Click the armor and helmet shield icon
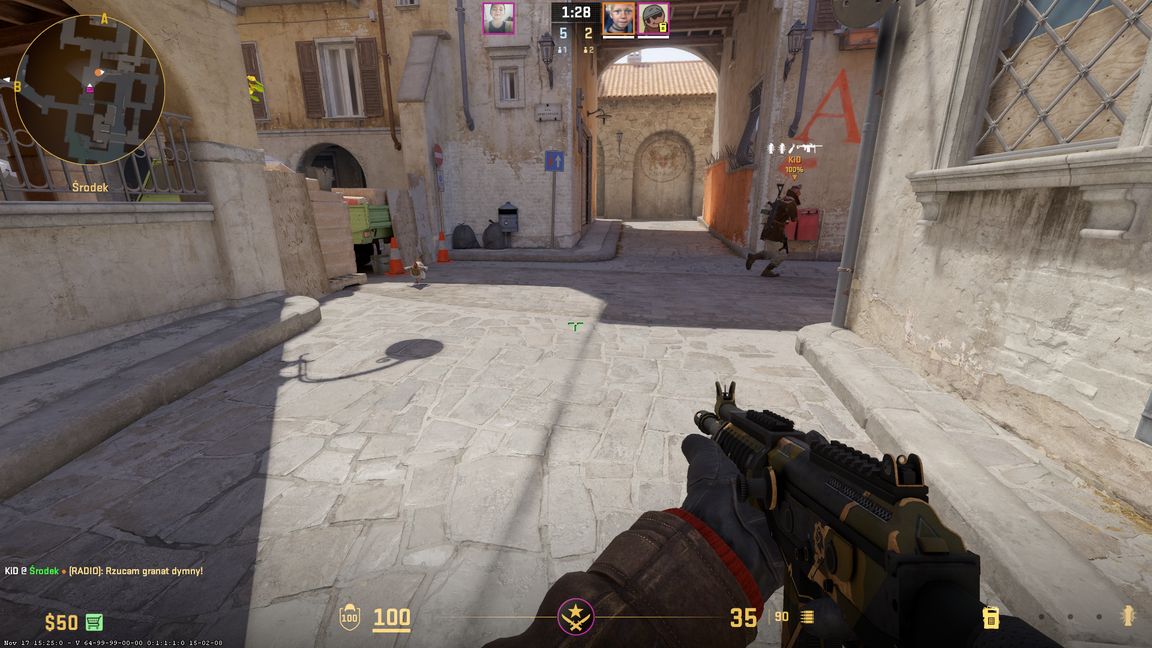 (x=349, y=617)
